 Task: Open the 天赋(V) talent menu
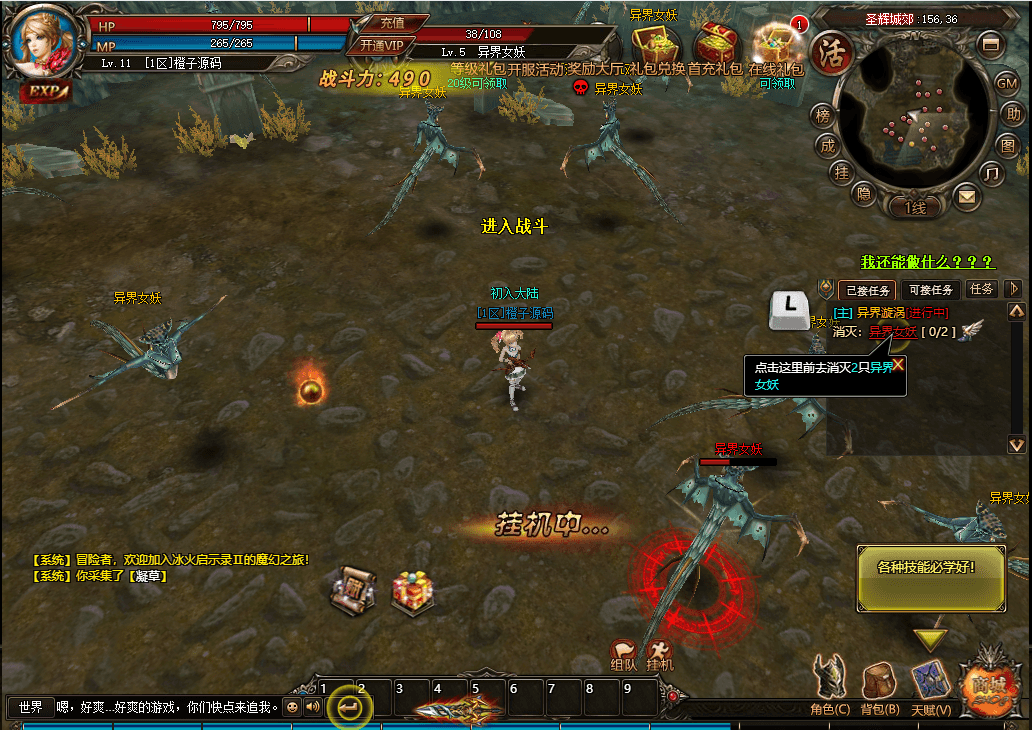point(931,685)
